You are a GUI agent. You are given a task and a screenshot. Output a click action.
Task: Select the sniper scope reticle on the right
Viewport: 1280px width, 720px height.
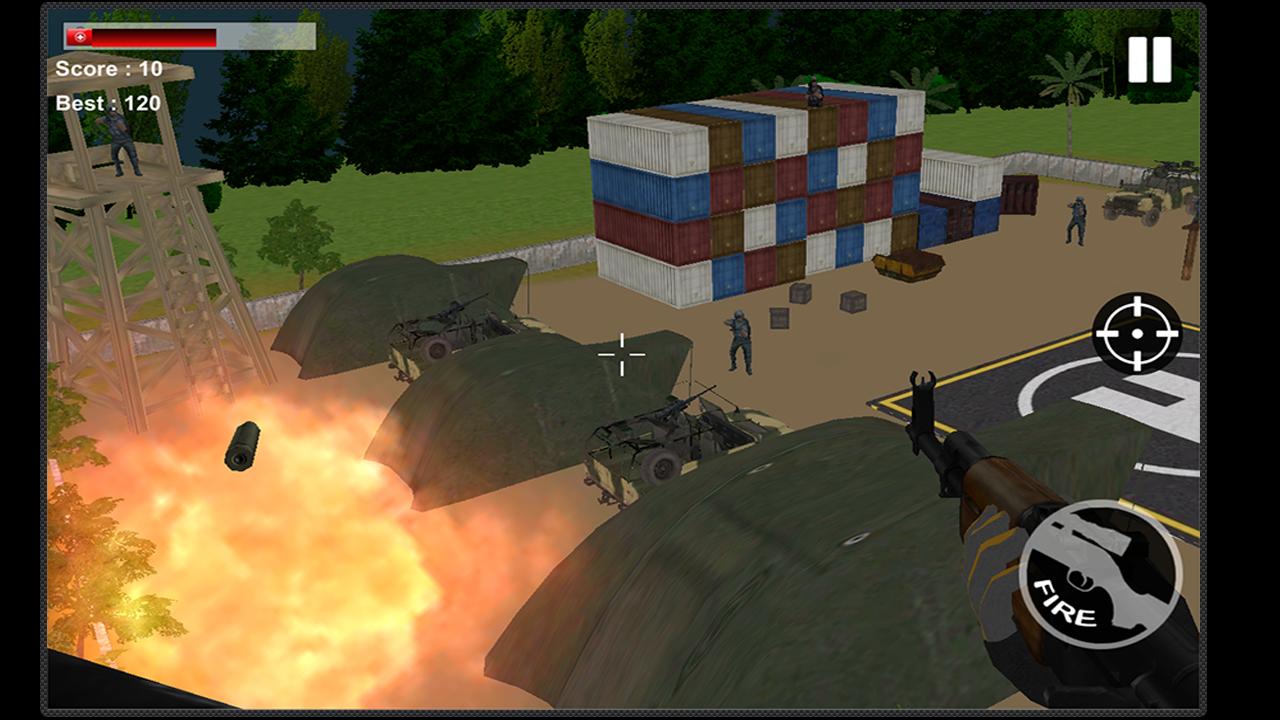(1136, 332)
